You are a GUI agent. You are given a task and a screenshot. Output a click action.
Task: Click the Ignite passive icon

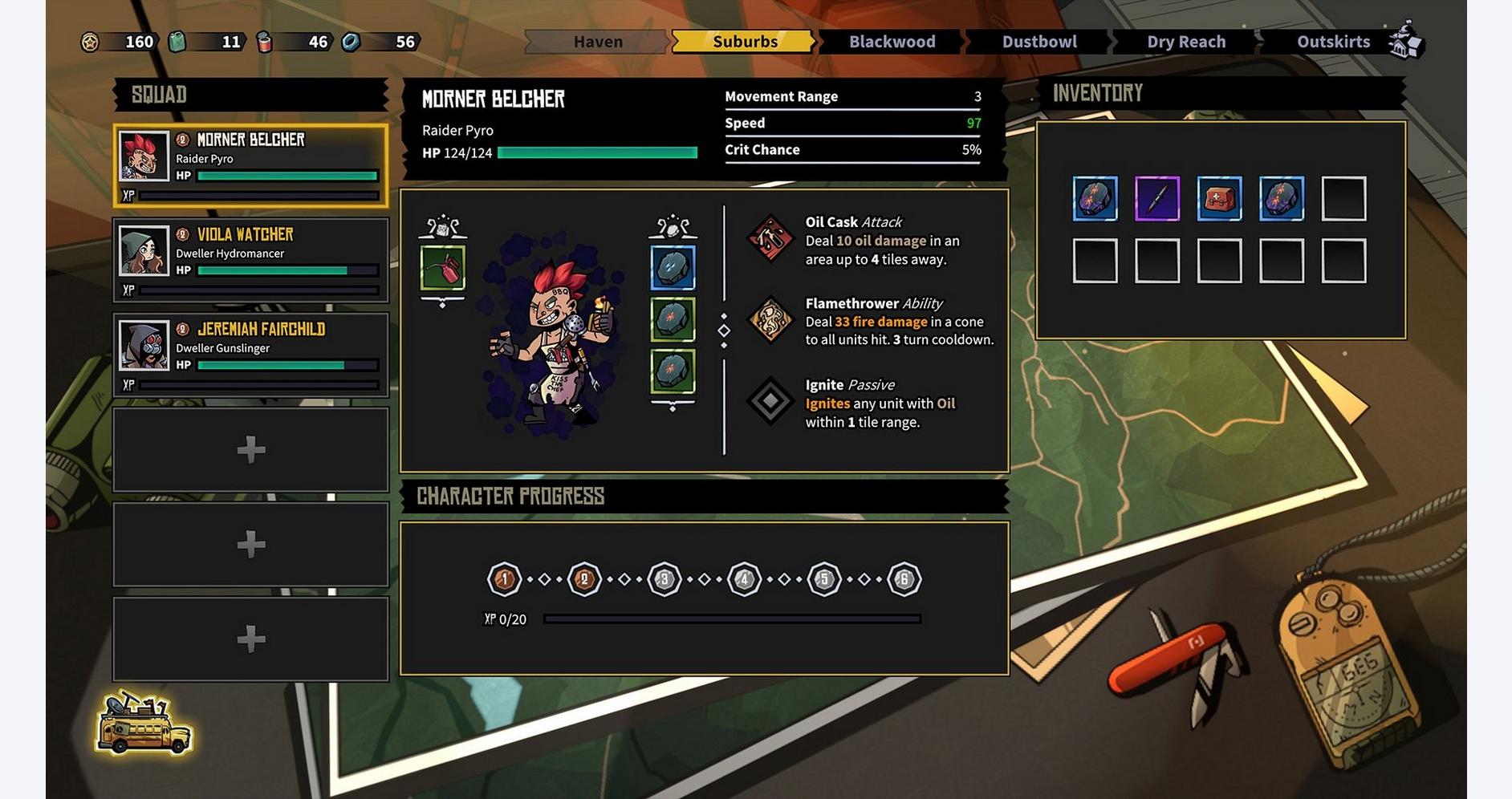770,401
